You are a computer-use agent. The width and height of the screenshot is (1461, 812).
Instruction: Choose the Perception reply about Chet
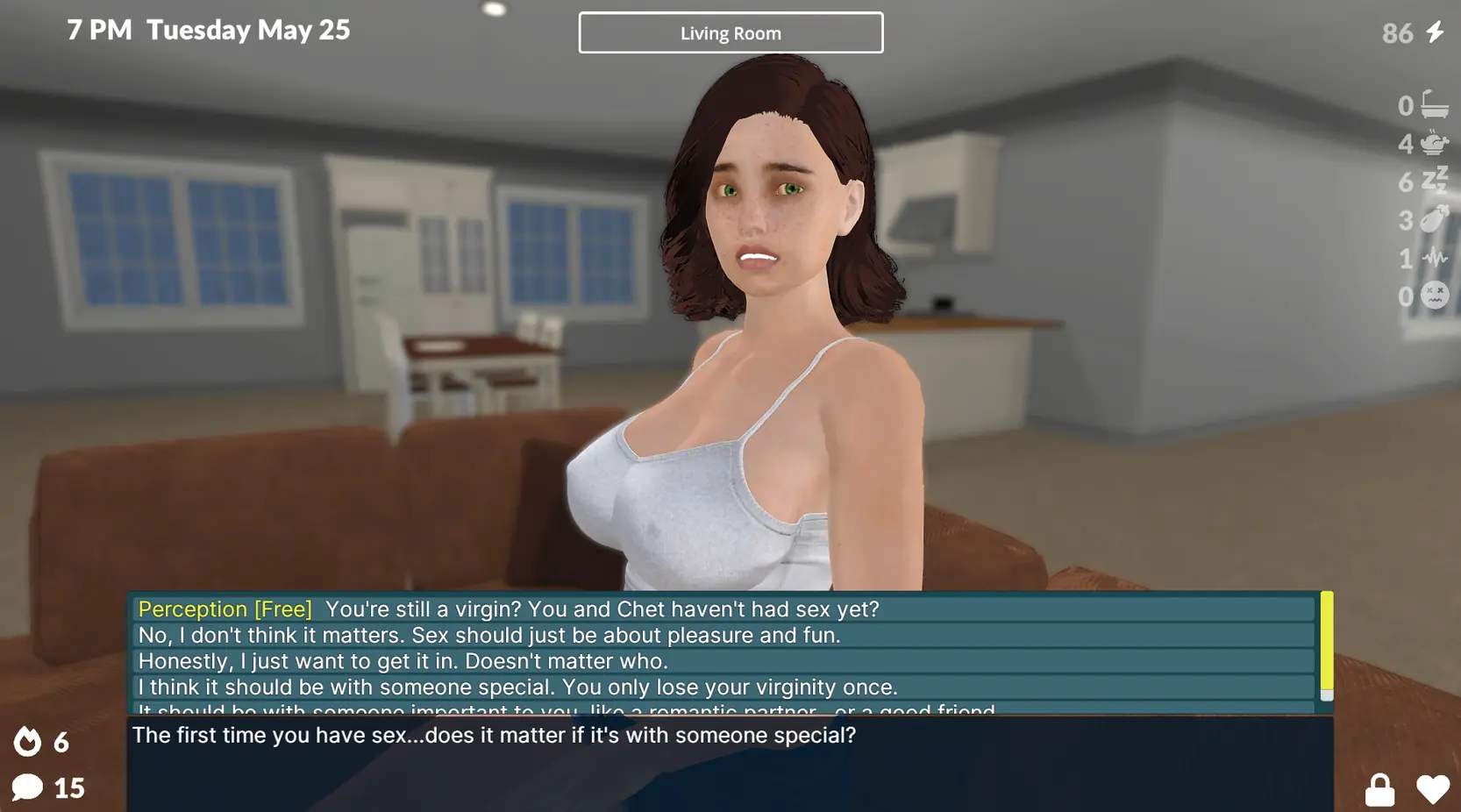[509, 609]
